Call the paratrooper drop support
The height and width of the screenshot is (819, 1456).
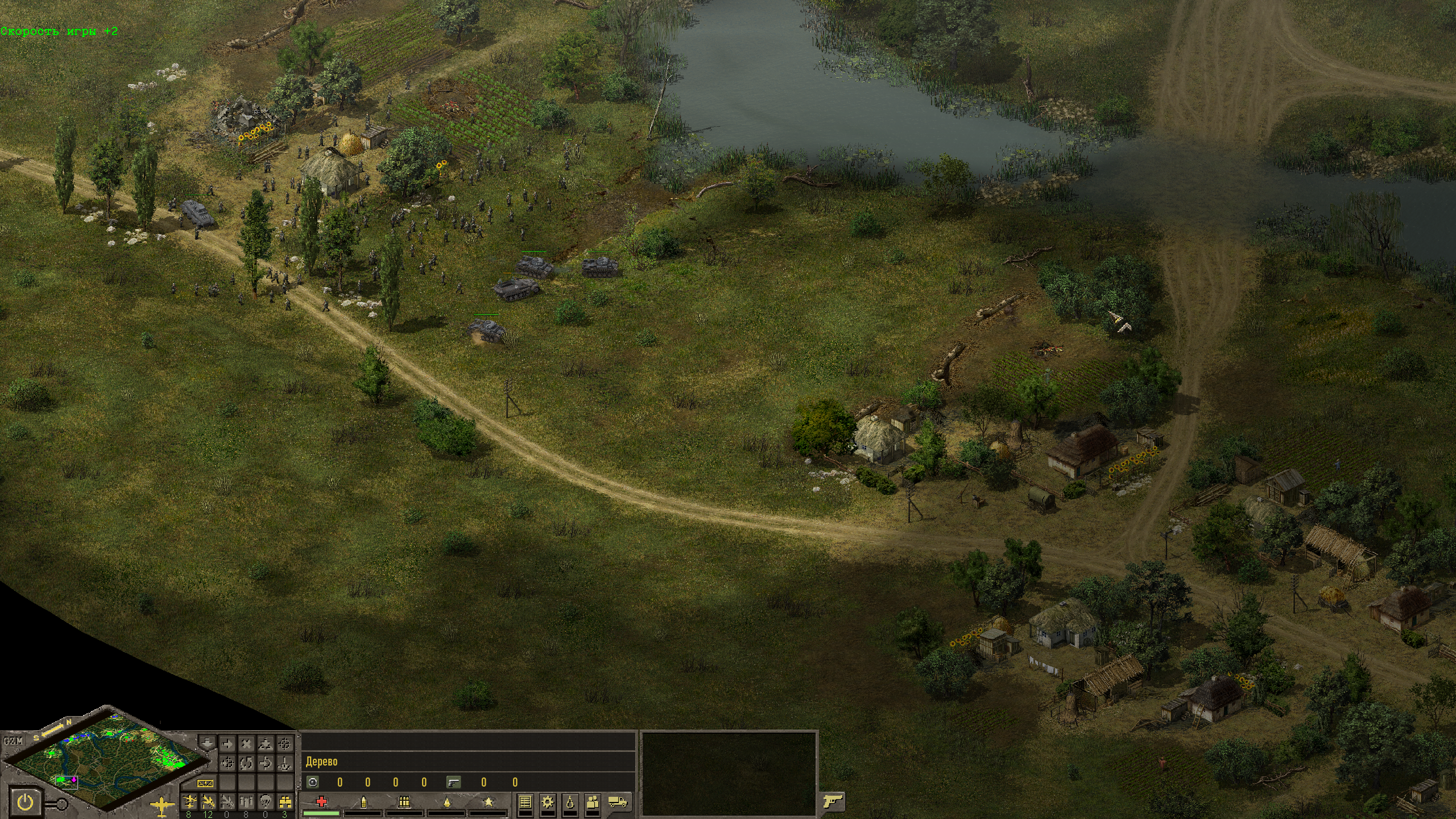[x=265, y=802]
